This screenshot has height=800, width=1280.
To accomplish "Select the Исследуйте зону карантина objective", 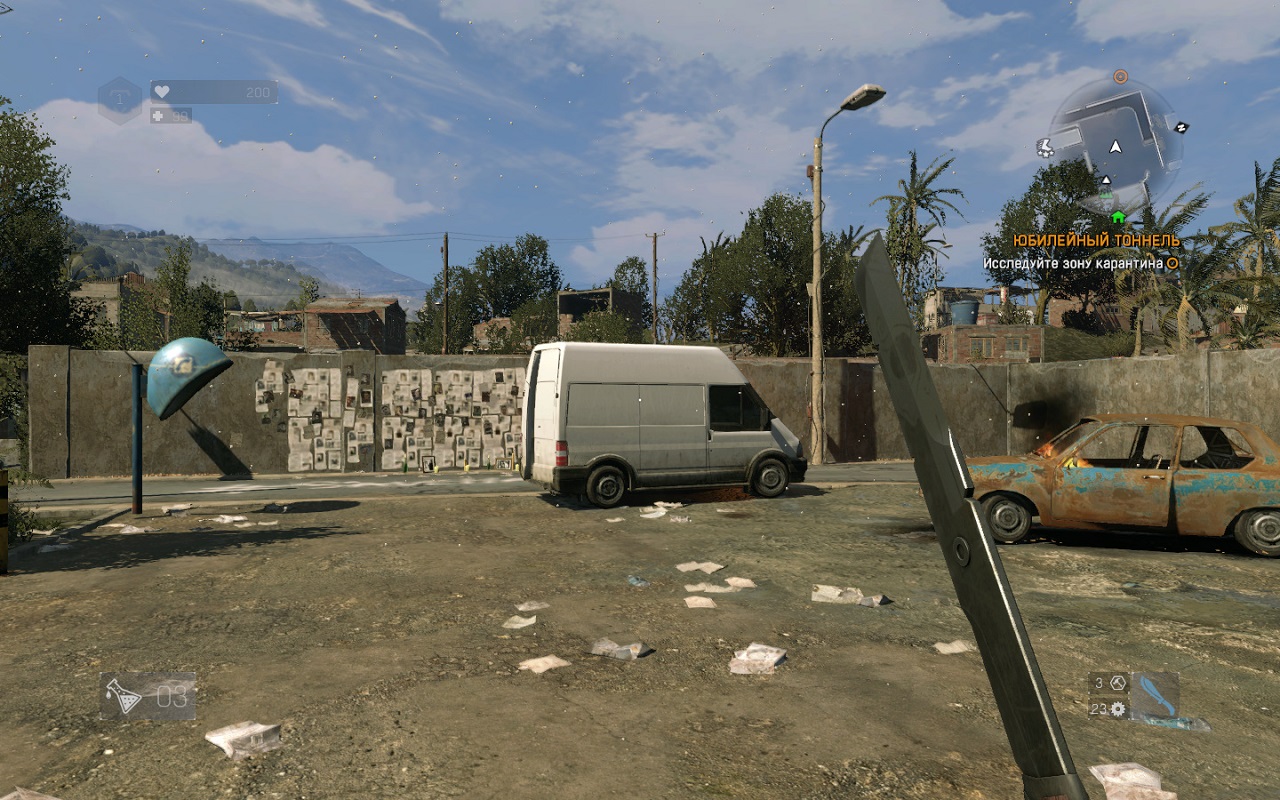I will 1073,263.
